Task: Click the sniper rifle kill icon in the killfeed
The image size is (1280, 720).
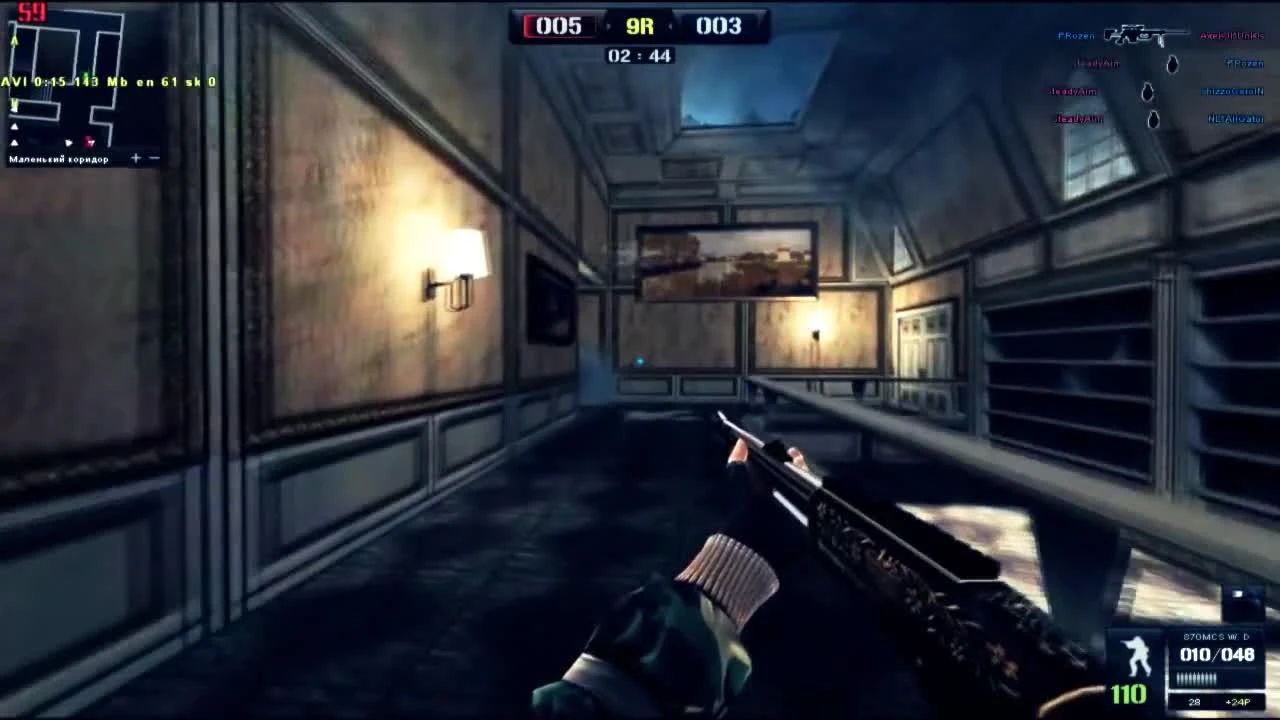Action: point(1145,36)
